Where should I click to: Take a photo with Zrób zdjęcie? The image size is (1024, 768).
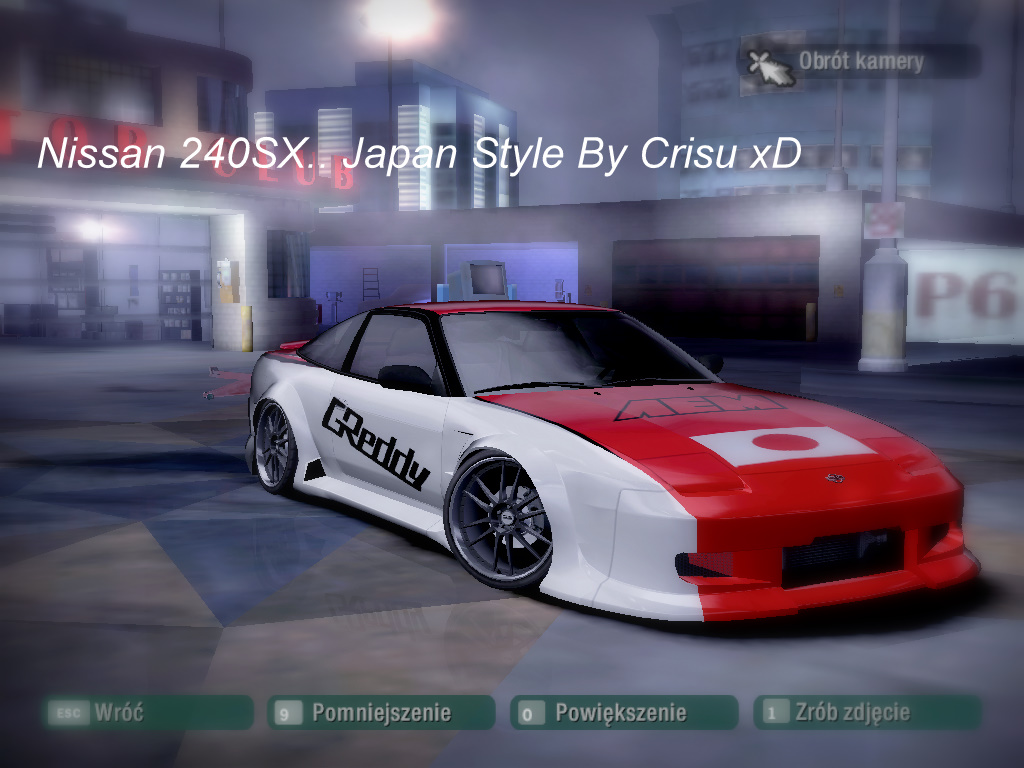866,713
